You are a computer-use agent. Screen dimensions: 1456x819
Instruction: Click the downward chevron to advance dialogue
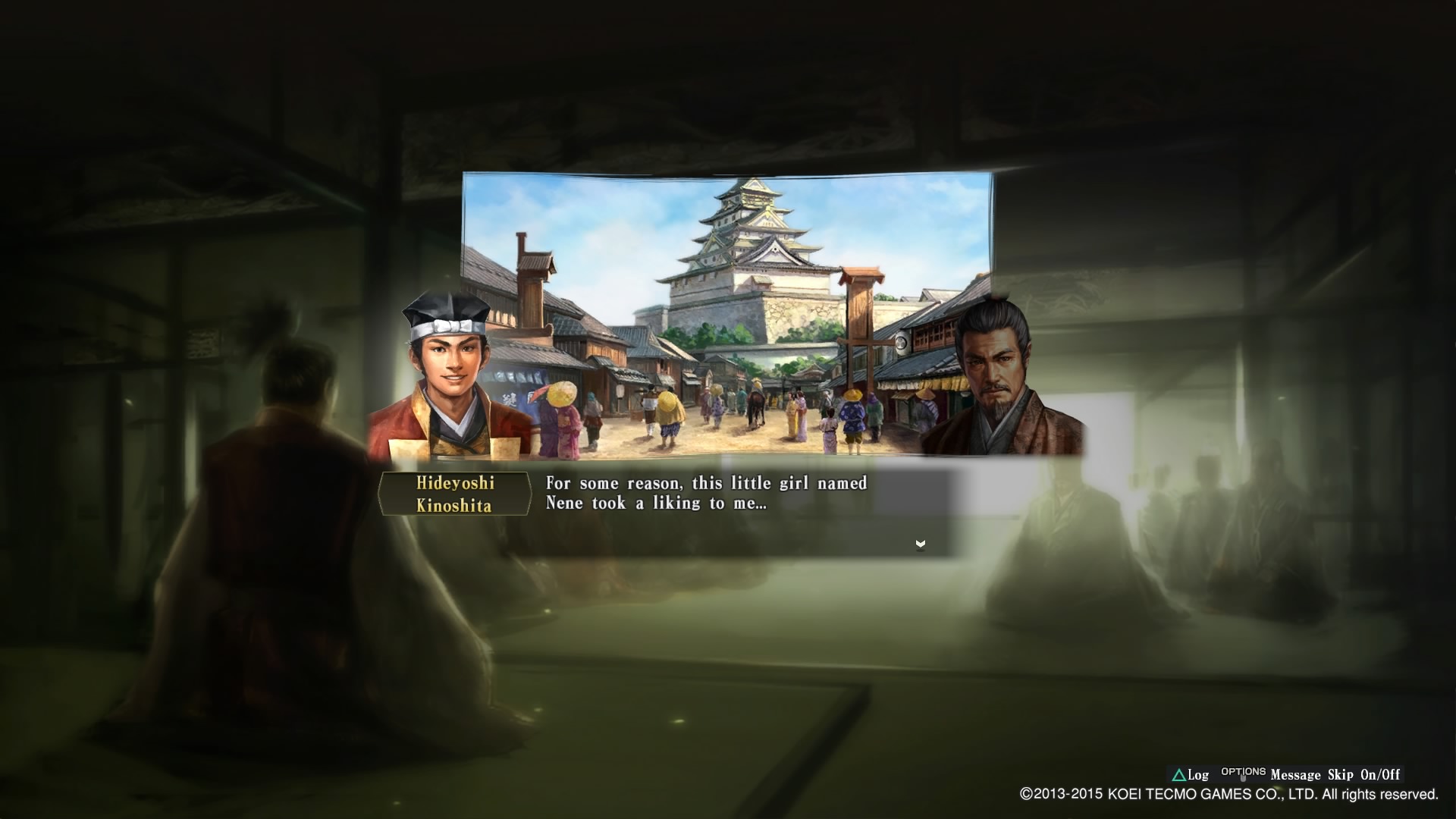[920, 543]
